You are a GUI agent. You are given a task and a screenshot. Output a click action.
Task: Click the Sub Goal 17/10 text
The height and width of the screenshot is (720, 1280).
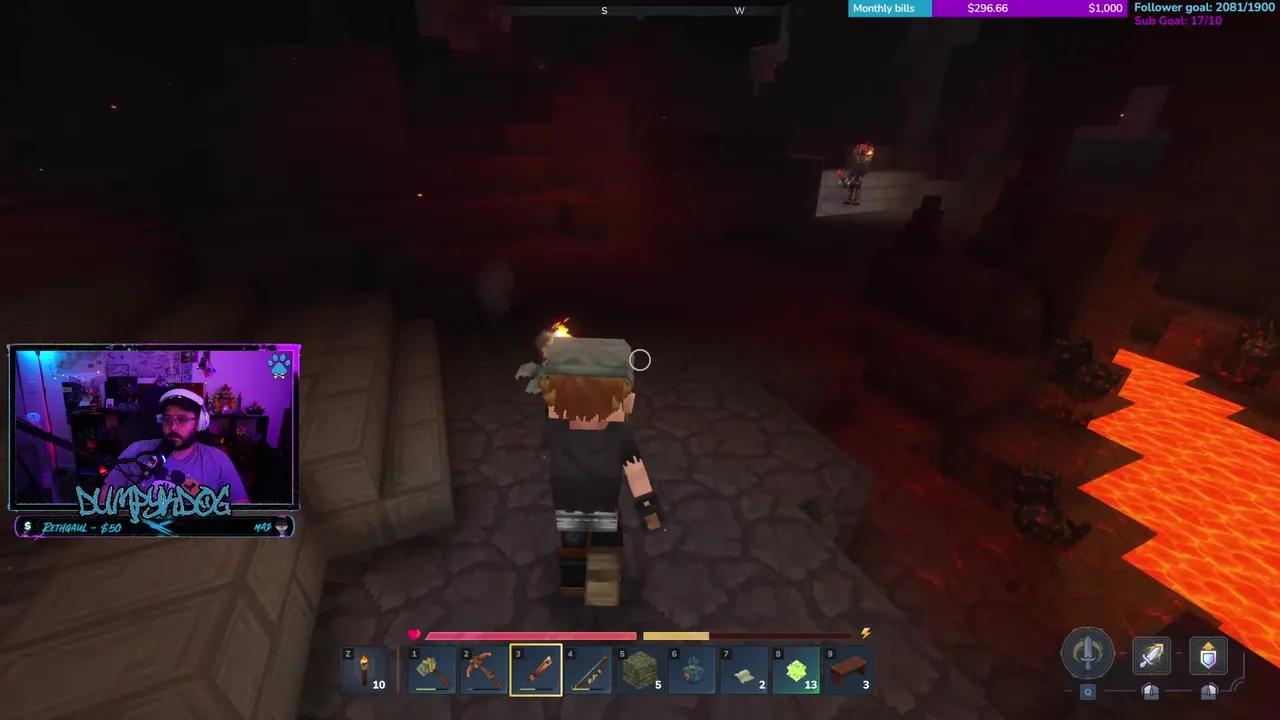point(1178,20)
